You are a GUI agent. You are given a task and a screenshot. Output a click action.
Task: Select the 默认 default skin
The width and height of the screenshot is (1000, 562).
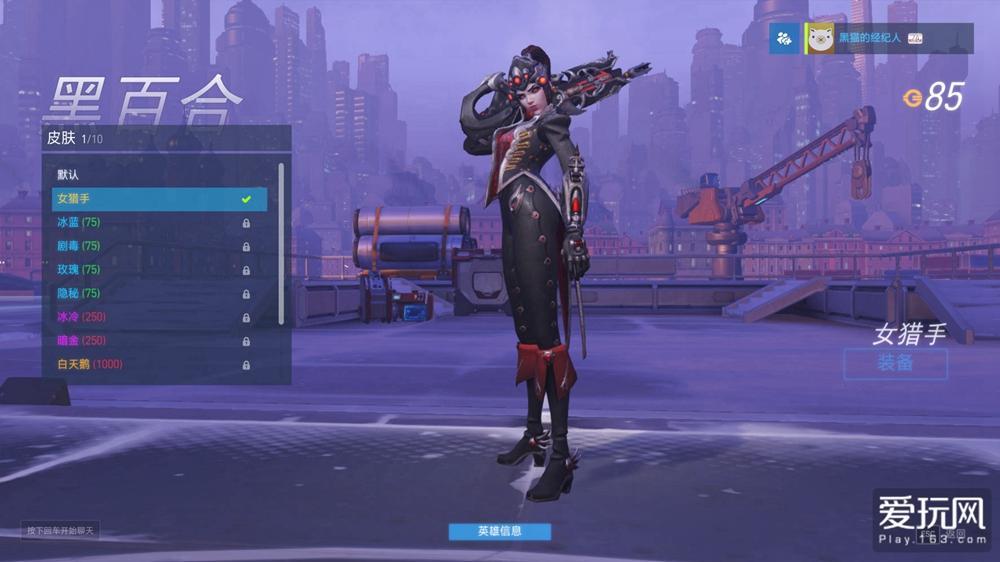coord(150,175)
